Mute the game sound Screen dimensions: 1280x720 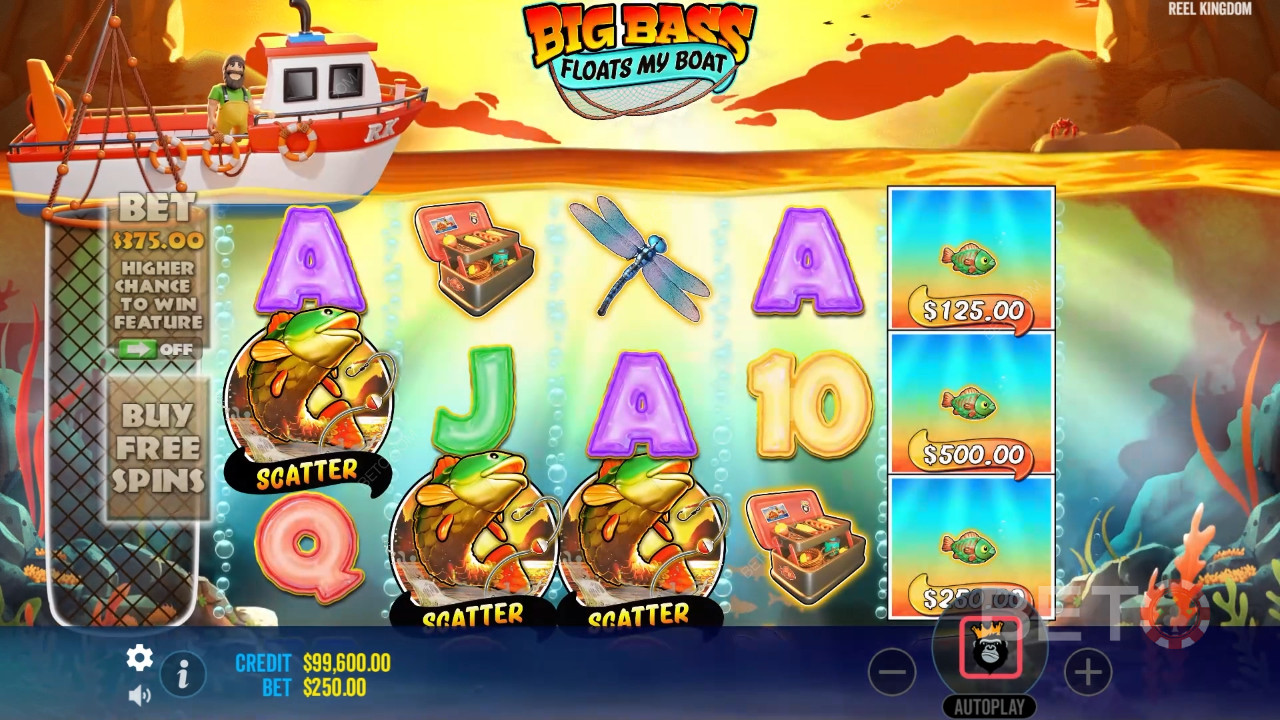[x=139, y=693]
